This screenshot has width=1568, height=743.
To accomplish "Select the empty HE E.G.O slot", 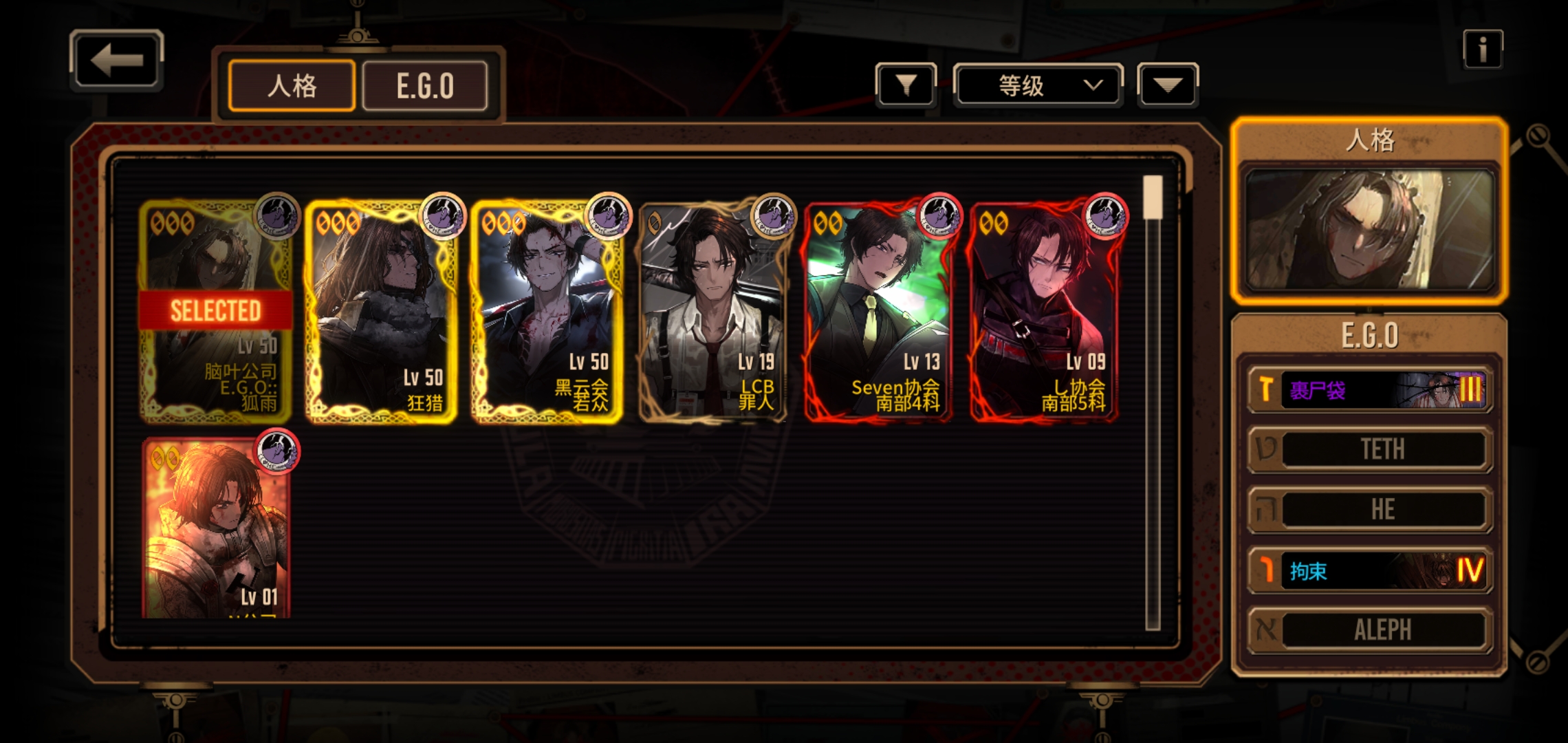I will (1369, 509).
